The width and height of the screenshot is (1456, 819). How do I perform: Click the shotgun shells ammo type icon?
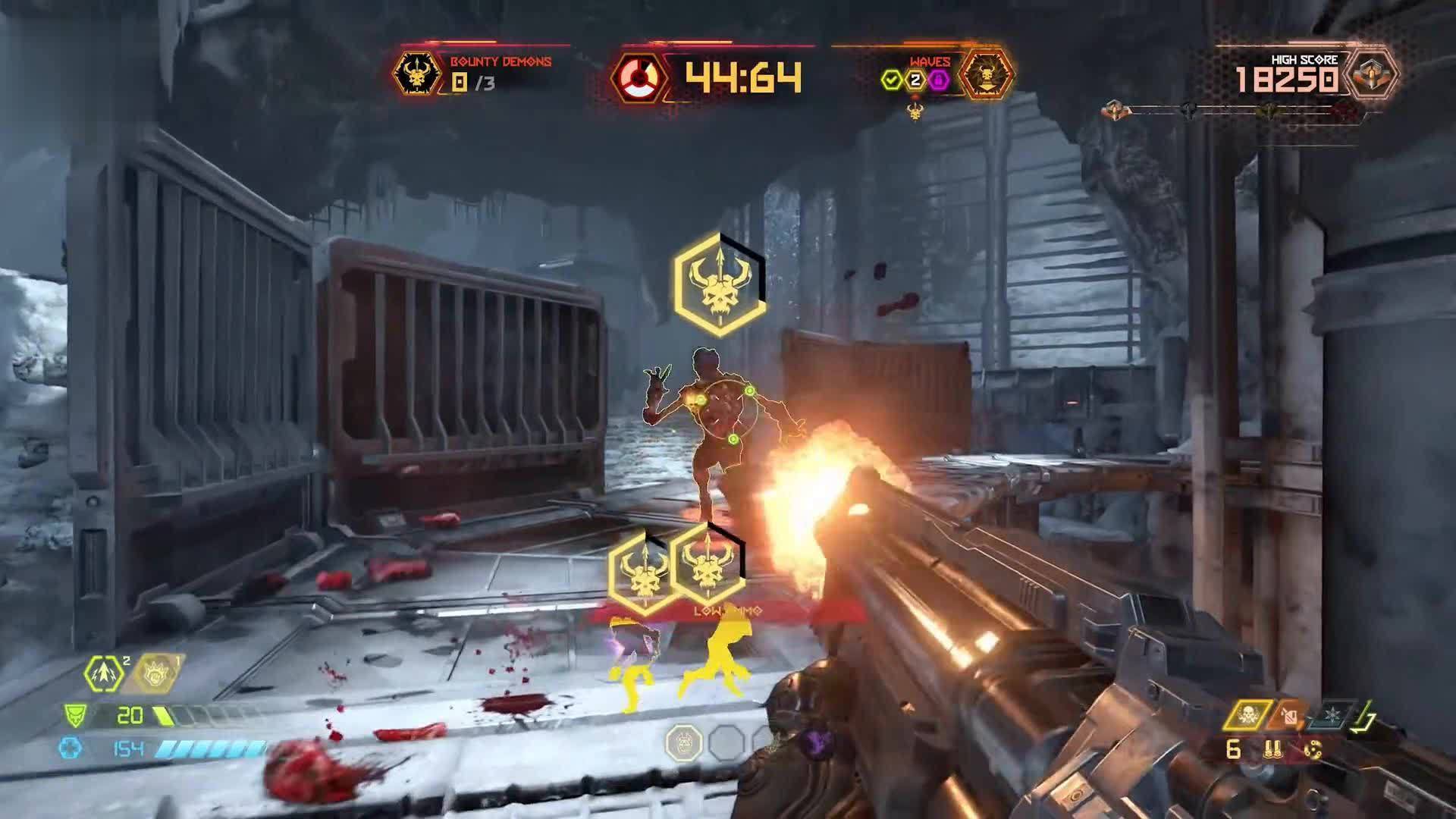click(x=1273, y=750)
